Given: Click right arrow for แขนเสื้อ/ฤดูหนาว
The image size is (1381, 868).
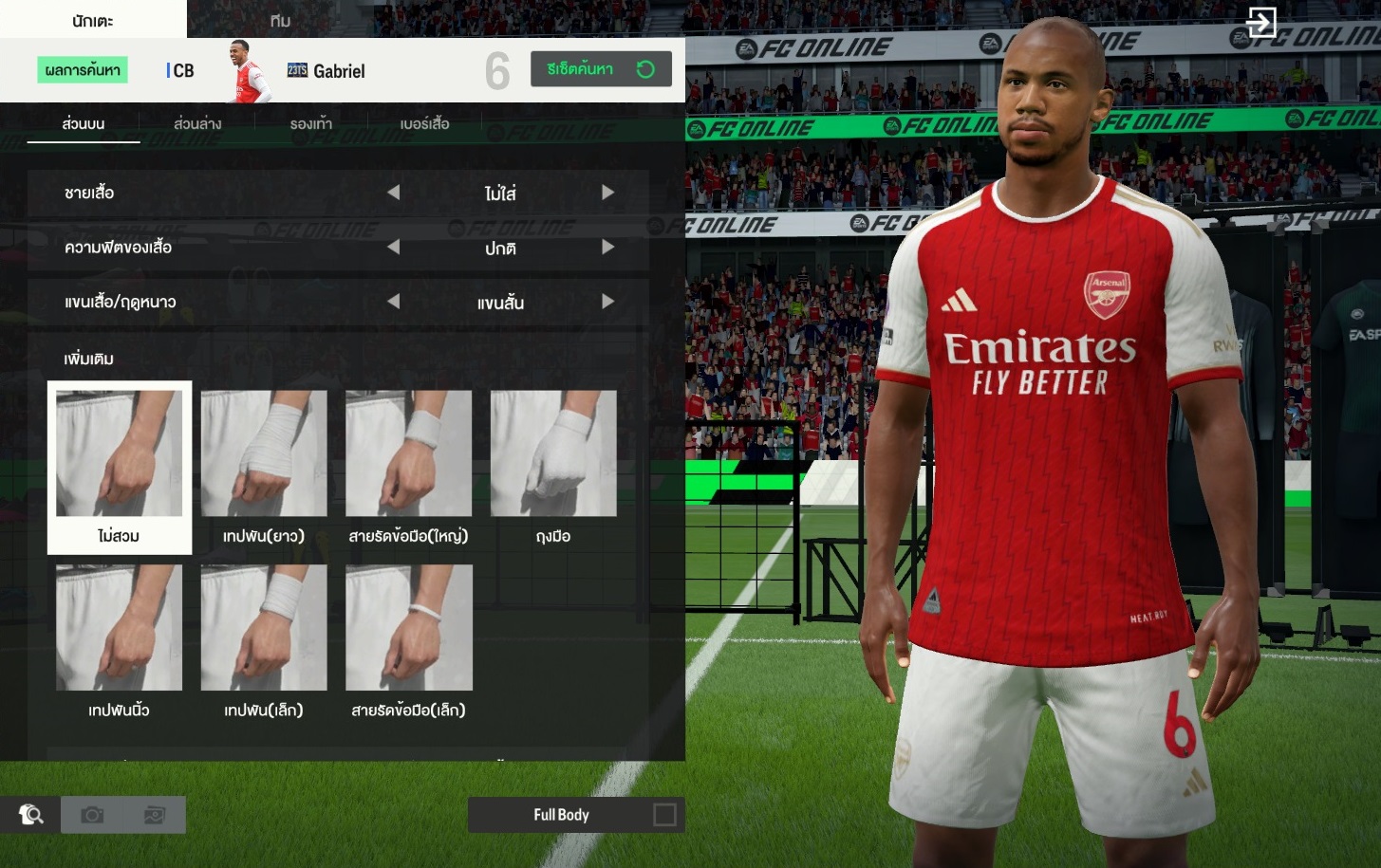Looking at the screenshot, I should pos(607,302).
